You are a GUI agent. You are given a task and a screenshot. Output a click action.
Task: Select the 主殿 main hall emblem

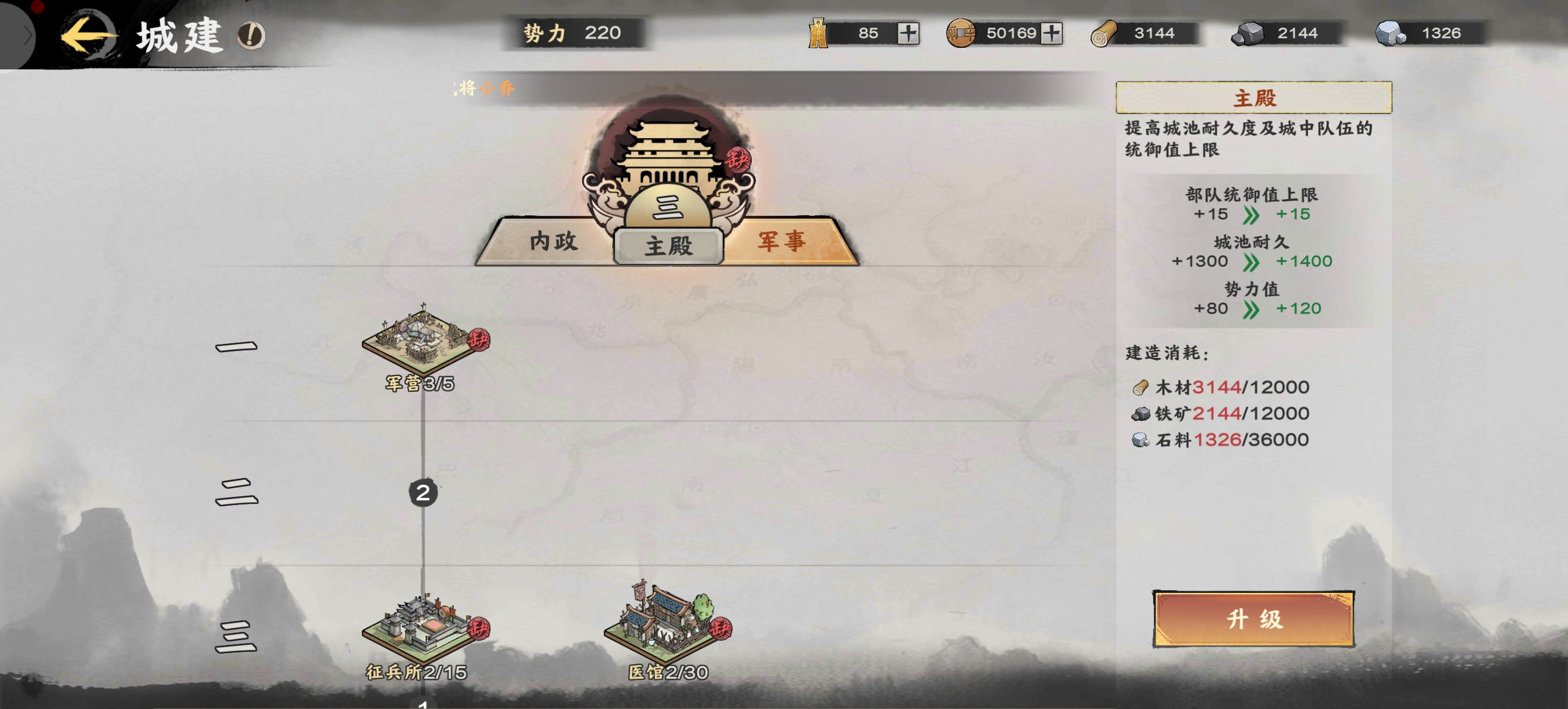tap(668, 177)
